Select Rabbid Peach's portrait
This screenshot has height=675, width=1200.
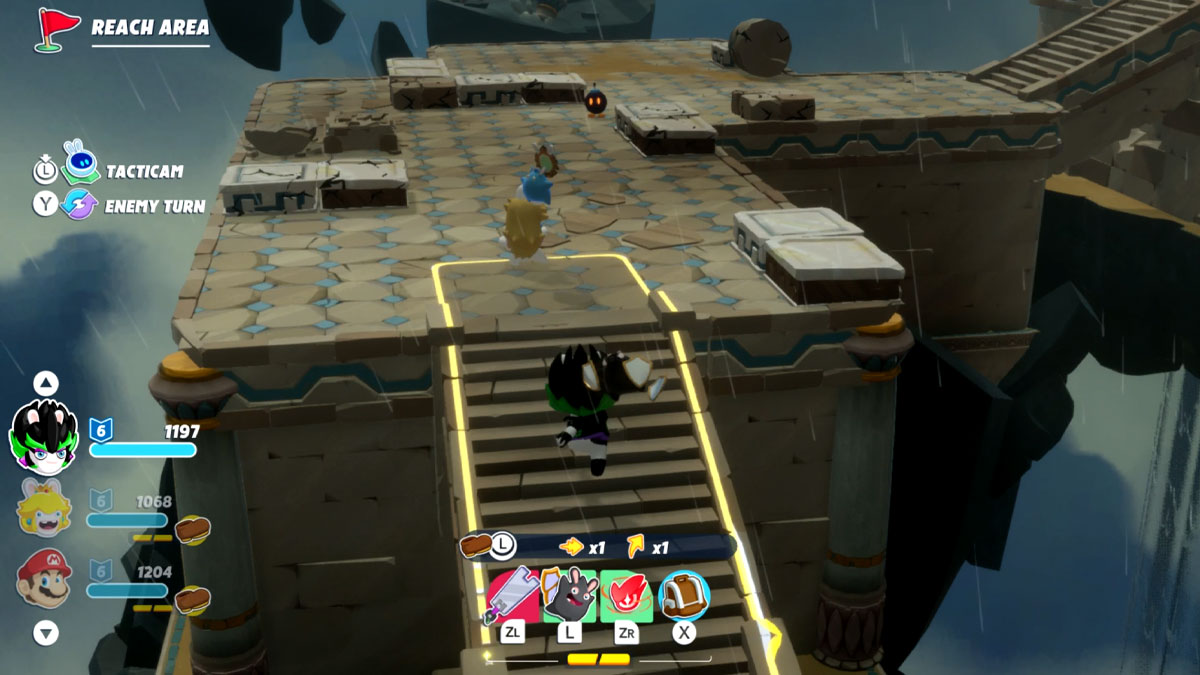(x=44, y=507)
